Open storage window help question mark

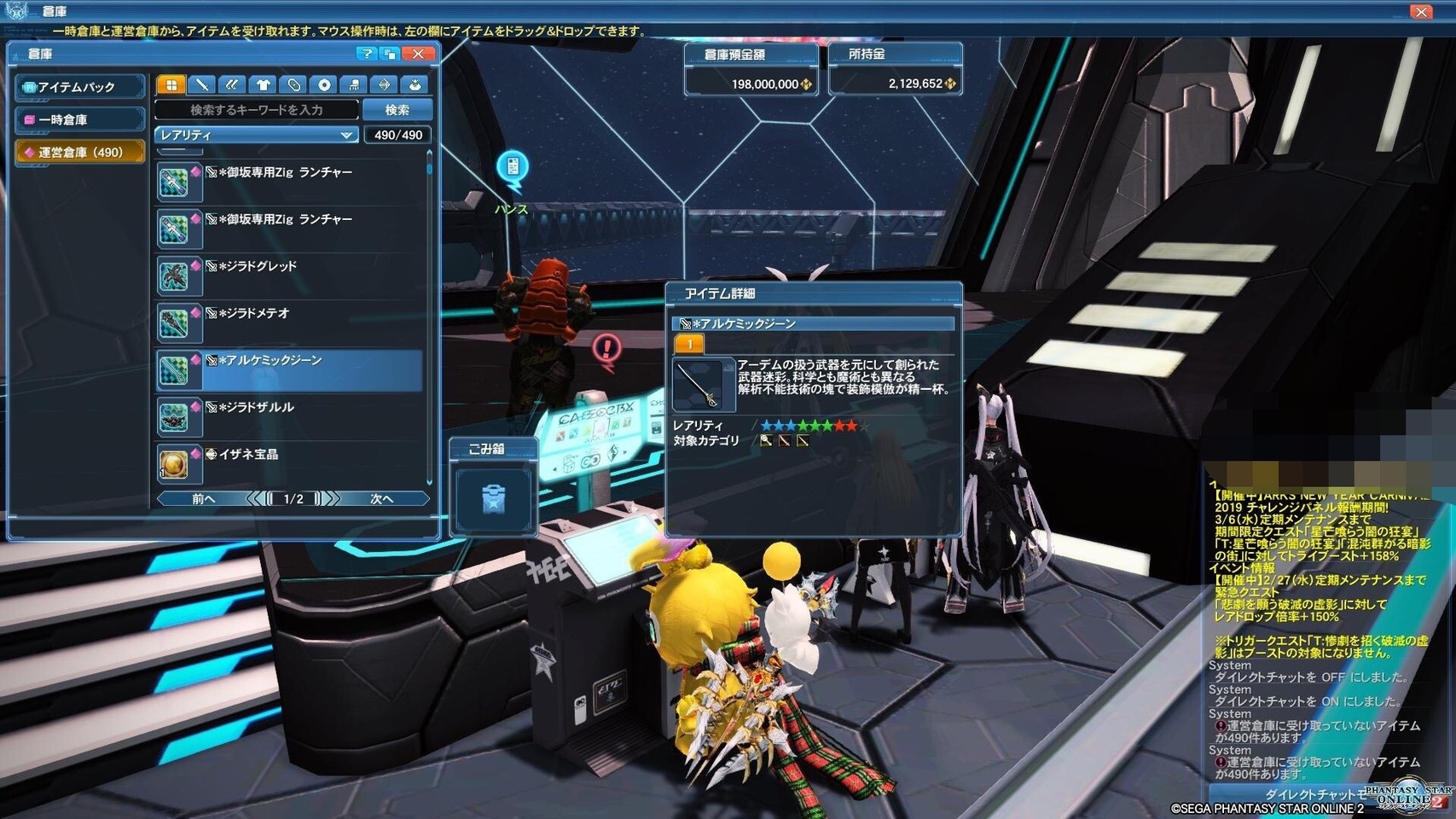(x=366, y=54)
